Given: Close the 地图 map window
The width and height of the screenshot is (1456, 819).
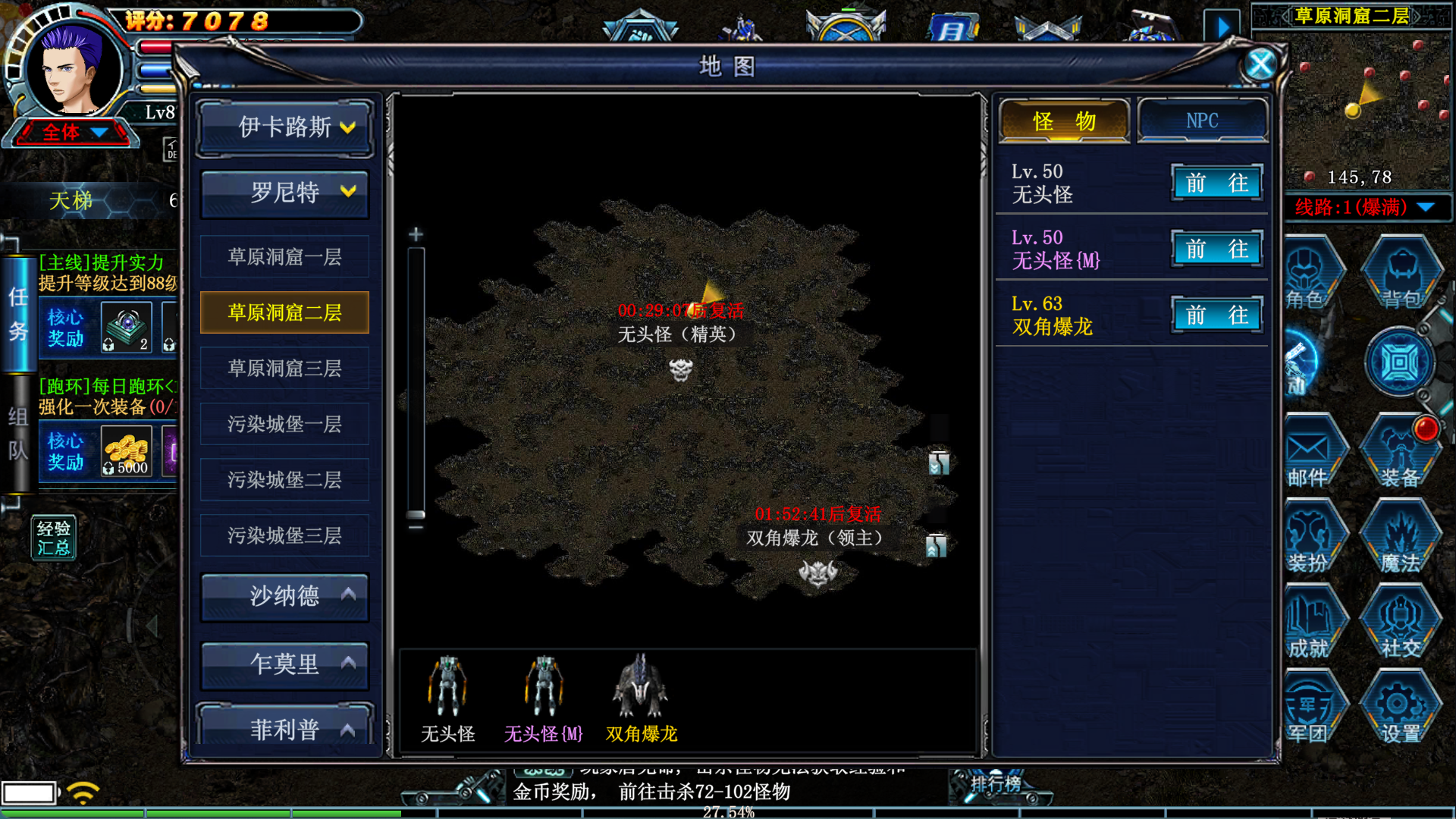Looking at the screenshot, I should pos(1260,65).
